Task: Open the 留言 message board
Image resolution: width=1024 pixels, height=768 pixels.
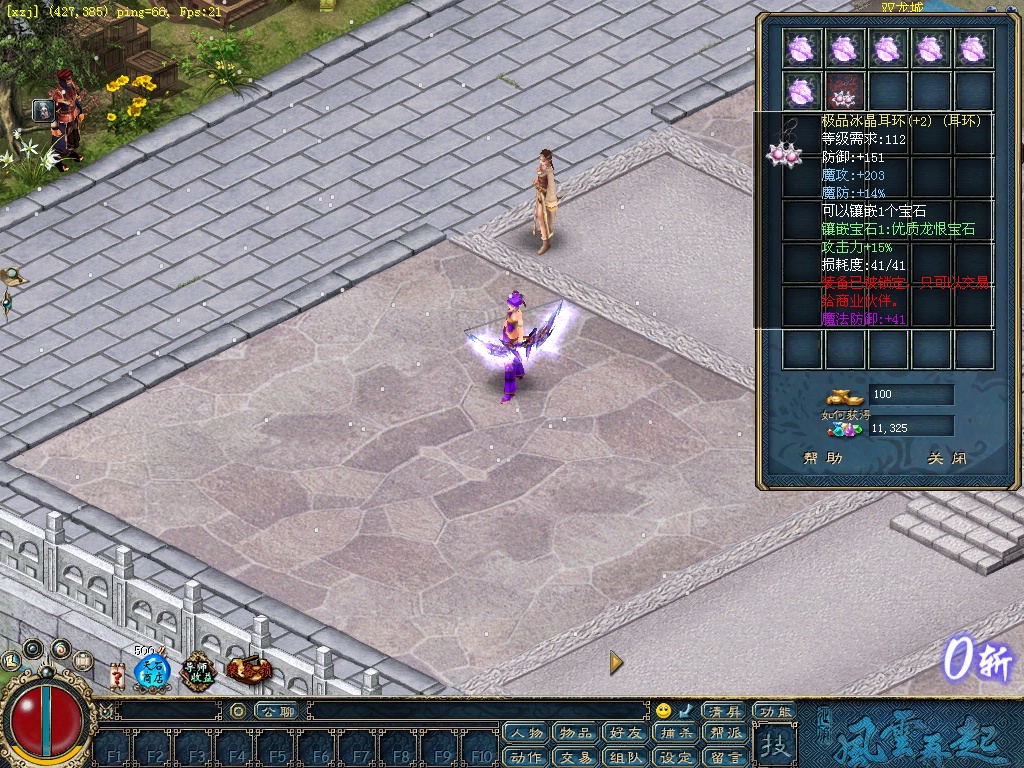Action: click(x=725, y=757)
